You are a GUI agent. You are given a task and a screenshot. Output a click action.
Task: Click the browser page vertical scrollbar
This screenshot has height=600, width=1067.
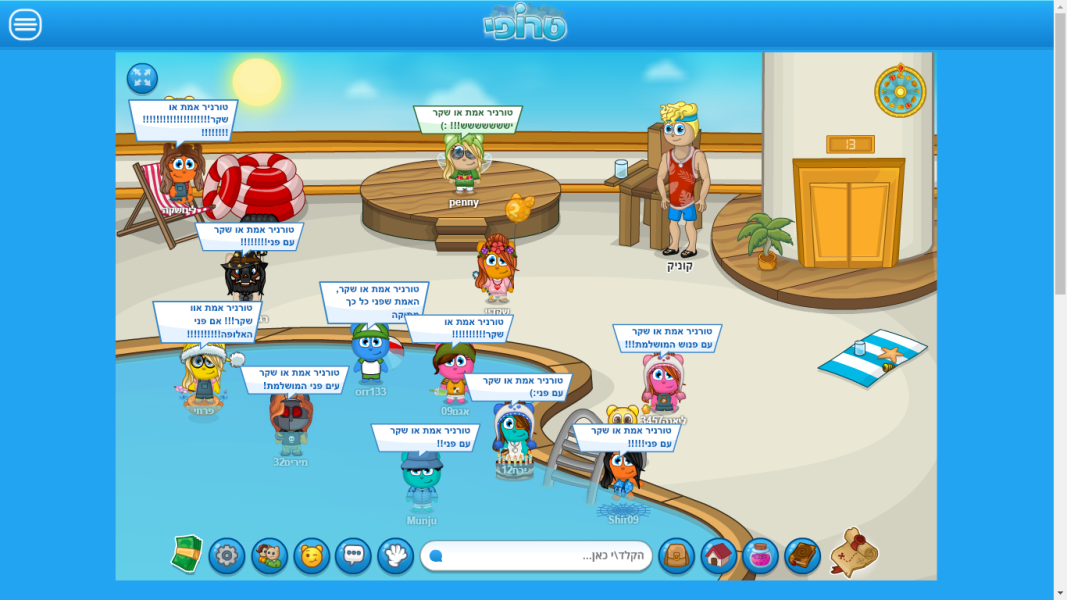click(x=1060, y=300)
